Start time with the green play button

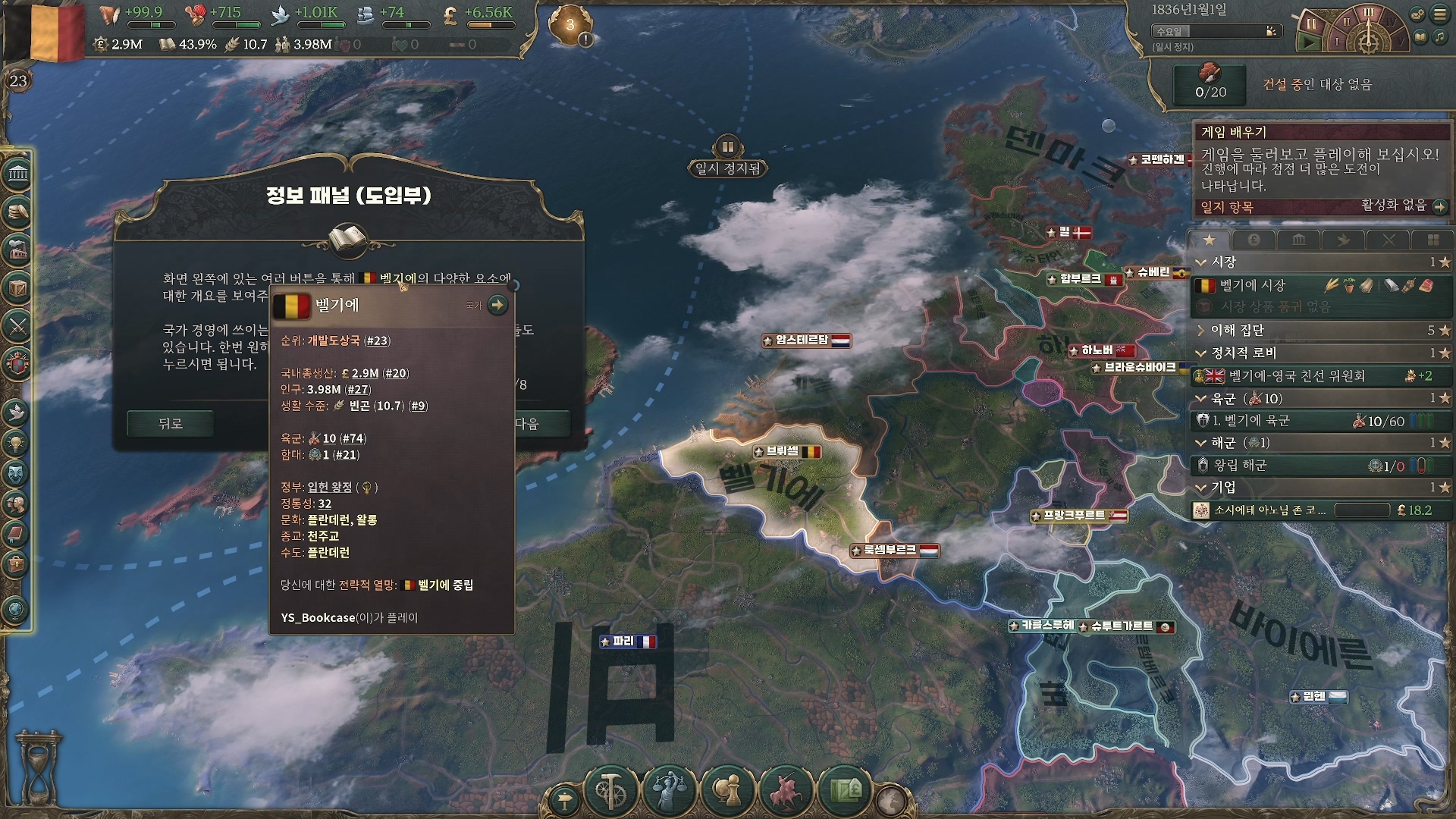tap(1310, 43)
